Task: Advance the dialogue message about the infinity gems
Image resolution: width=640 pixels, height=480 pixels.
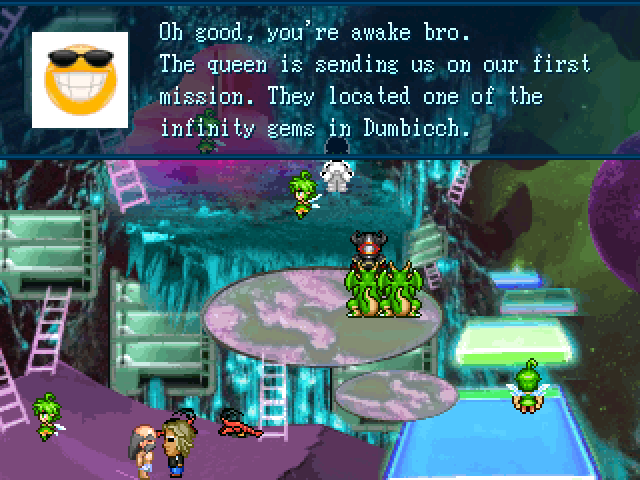Action: pyautogui.click(x=375, y=80)
